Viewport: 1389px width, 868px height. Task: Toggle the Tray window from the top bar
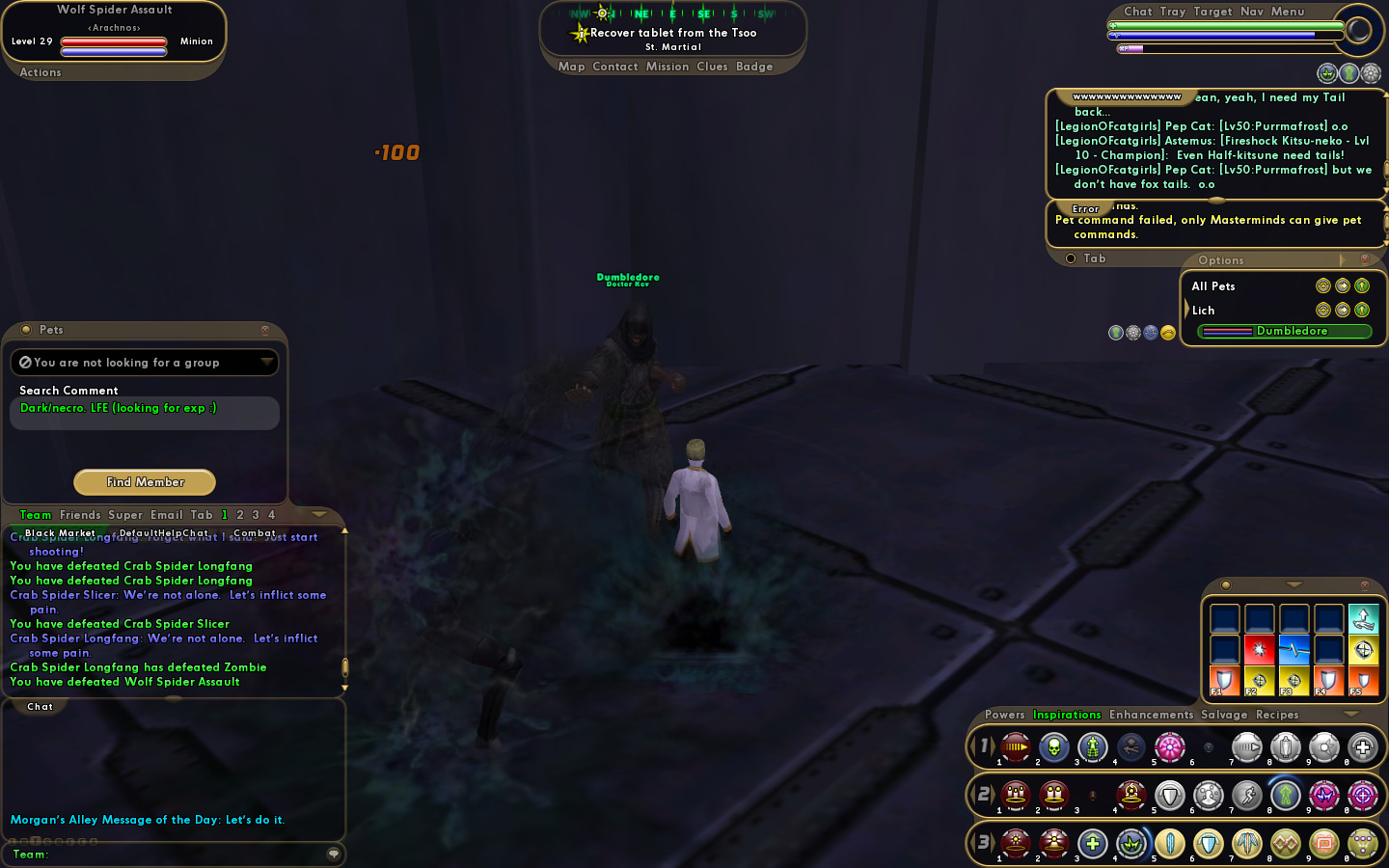pos(1173,12)
